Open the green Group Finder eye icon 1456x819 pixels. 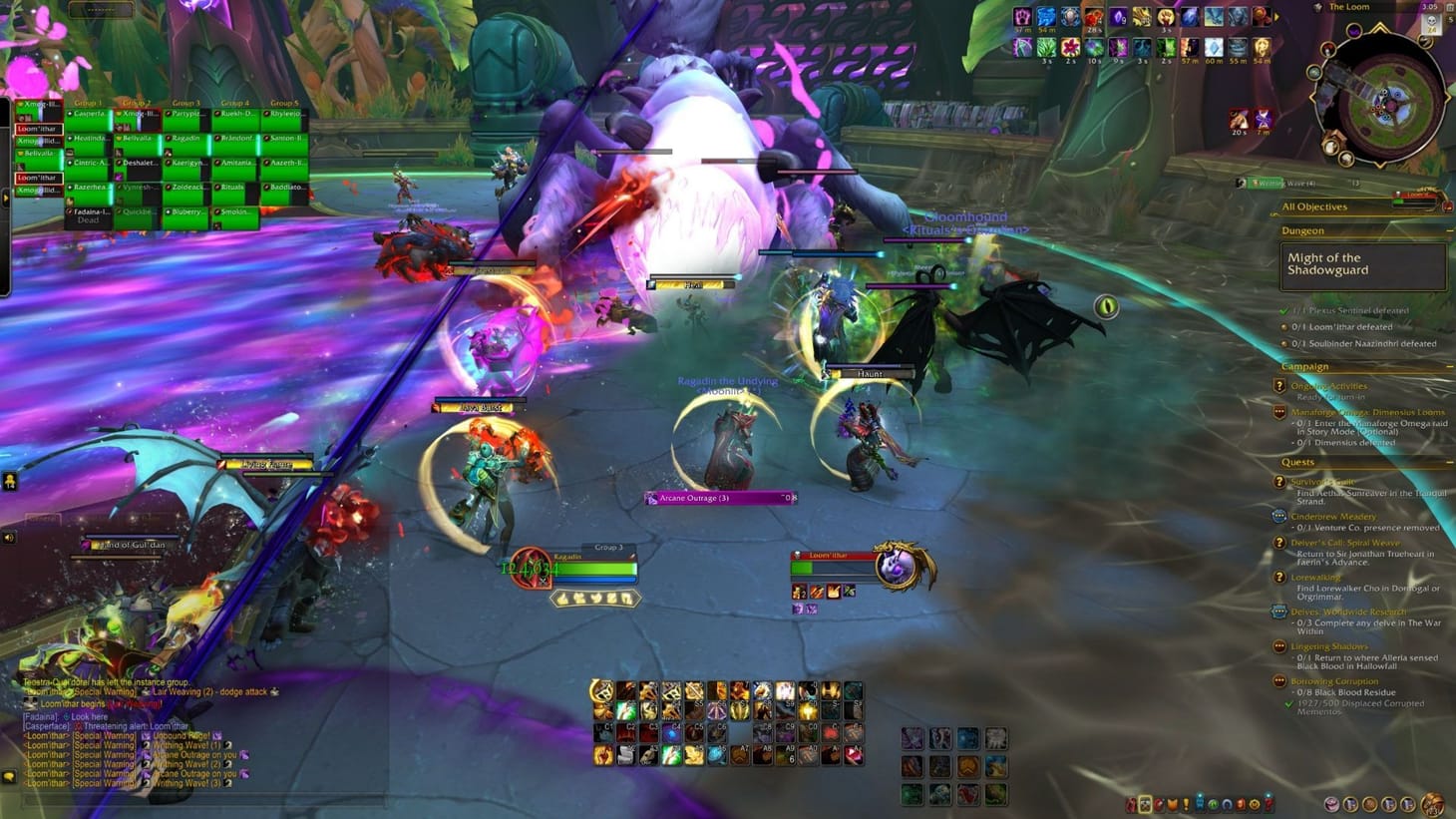pyautogui.click(x=1213, y=803)
